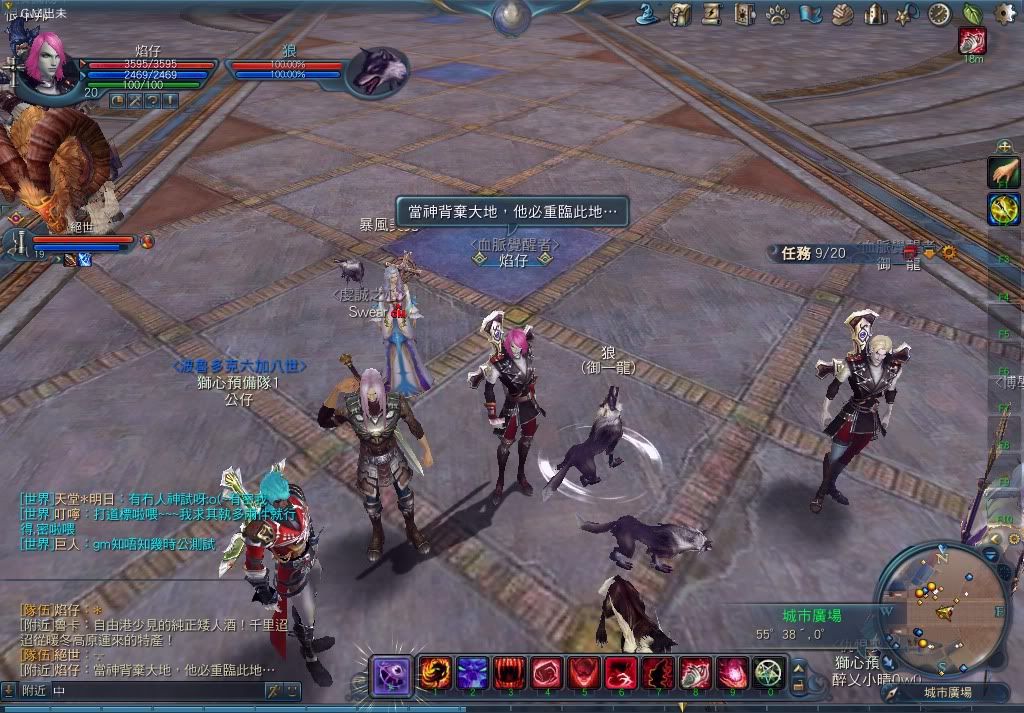Select the wolf pet portrait
Viewport: 1024px width, 713px height.
coord(377,72)
